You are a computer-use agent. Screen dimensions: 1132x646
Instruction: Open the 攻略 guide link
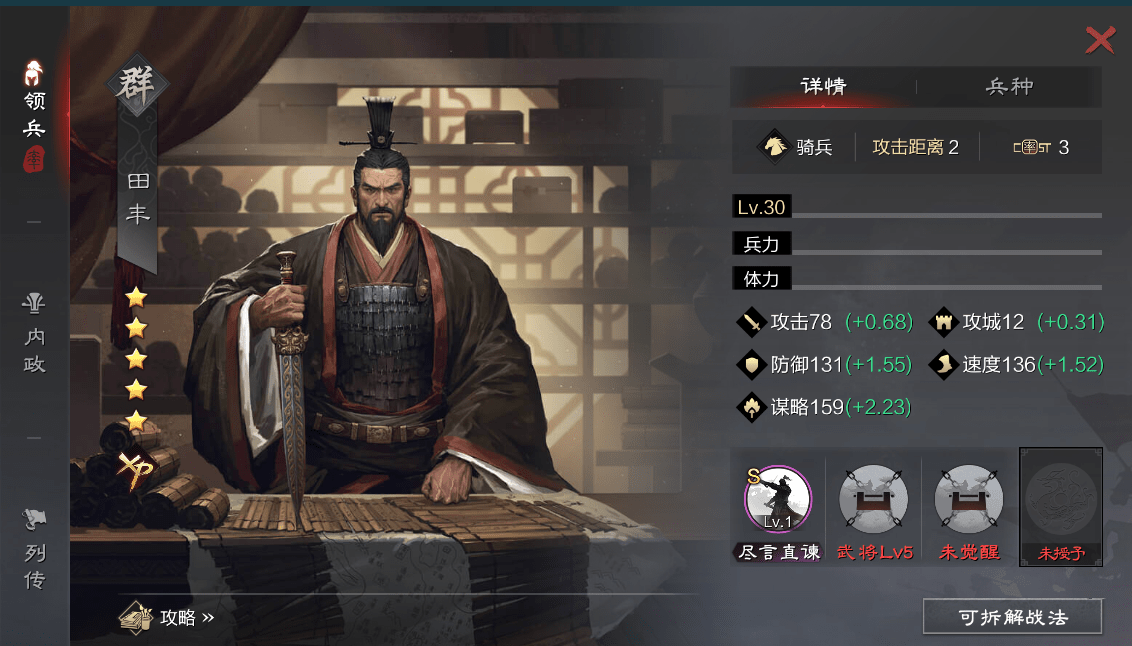[168, 618]
